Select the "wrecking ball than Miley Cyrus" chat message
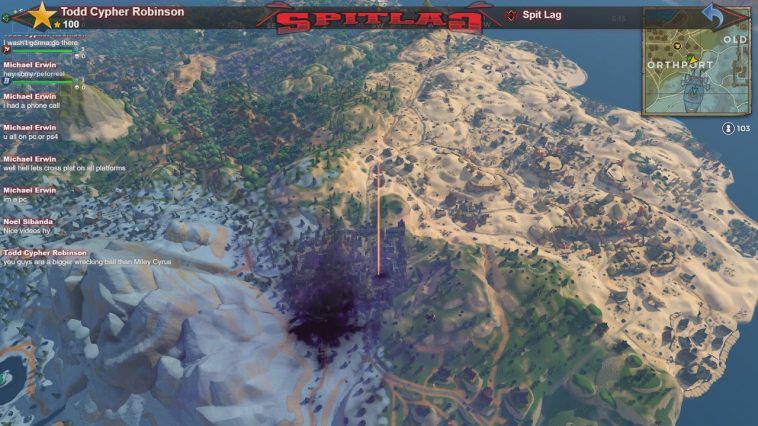The height and width of the screenshot is (426, 758). click(x=87, y=262)
